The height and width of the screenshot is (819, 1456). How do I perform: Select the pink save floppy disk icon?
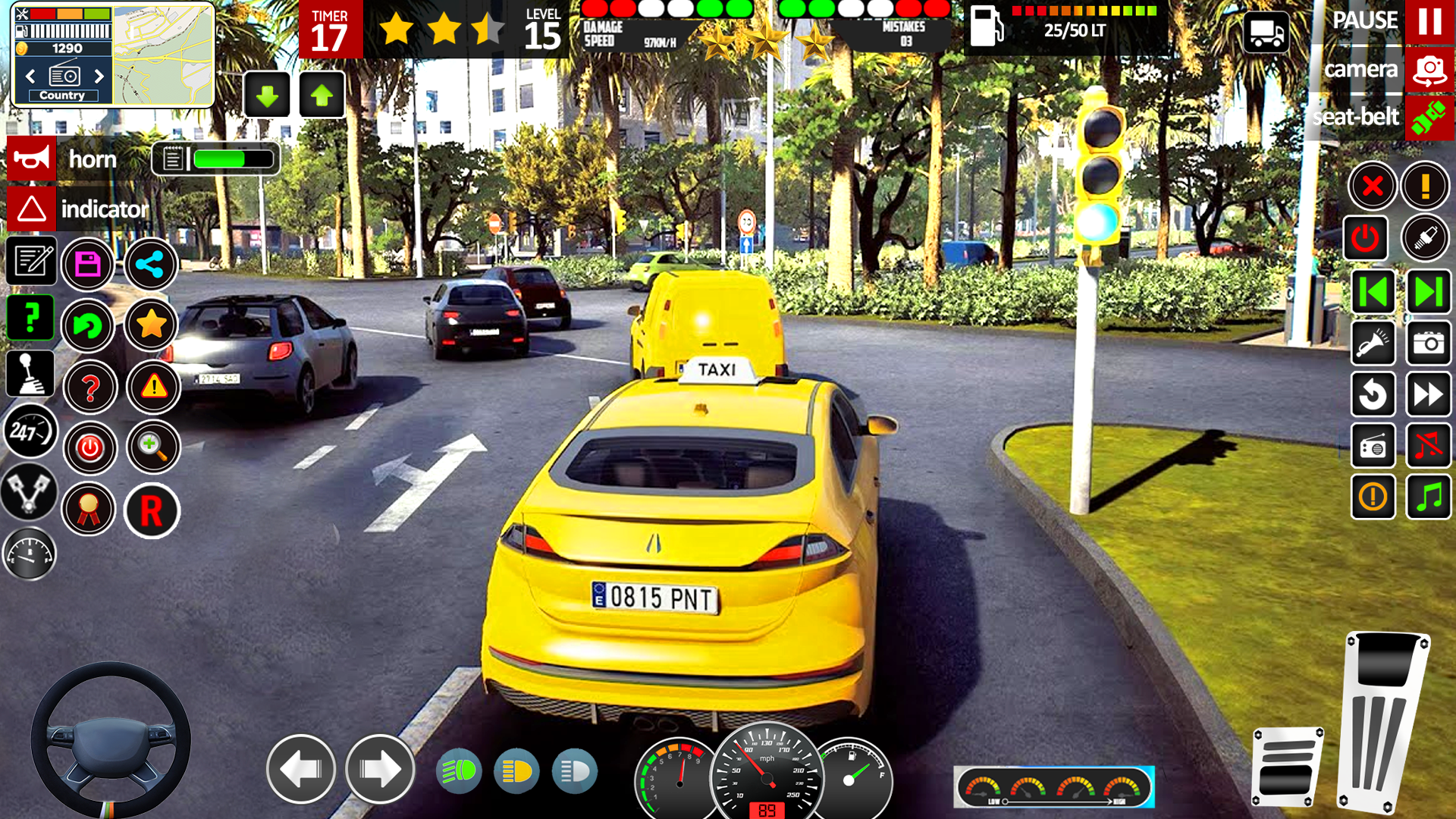pyautogui.click(x=88, y=264)
